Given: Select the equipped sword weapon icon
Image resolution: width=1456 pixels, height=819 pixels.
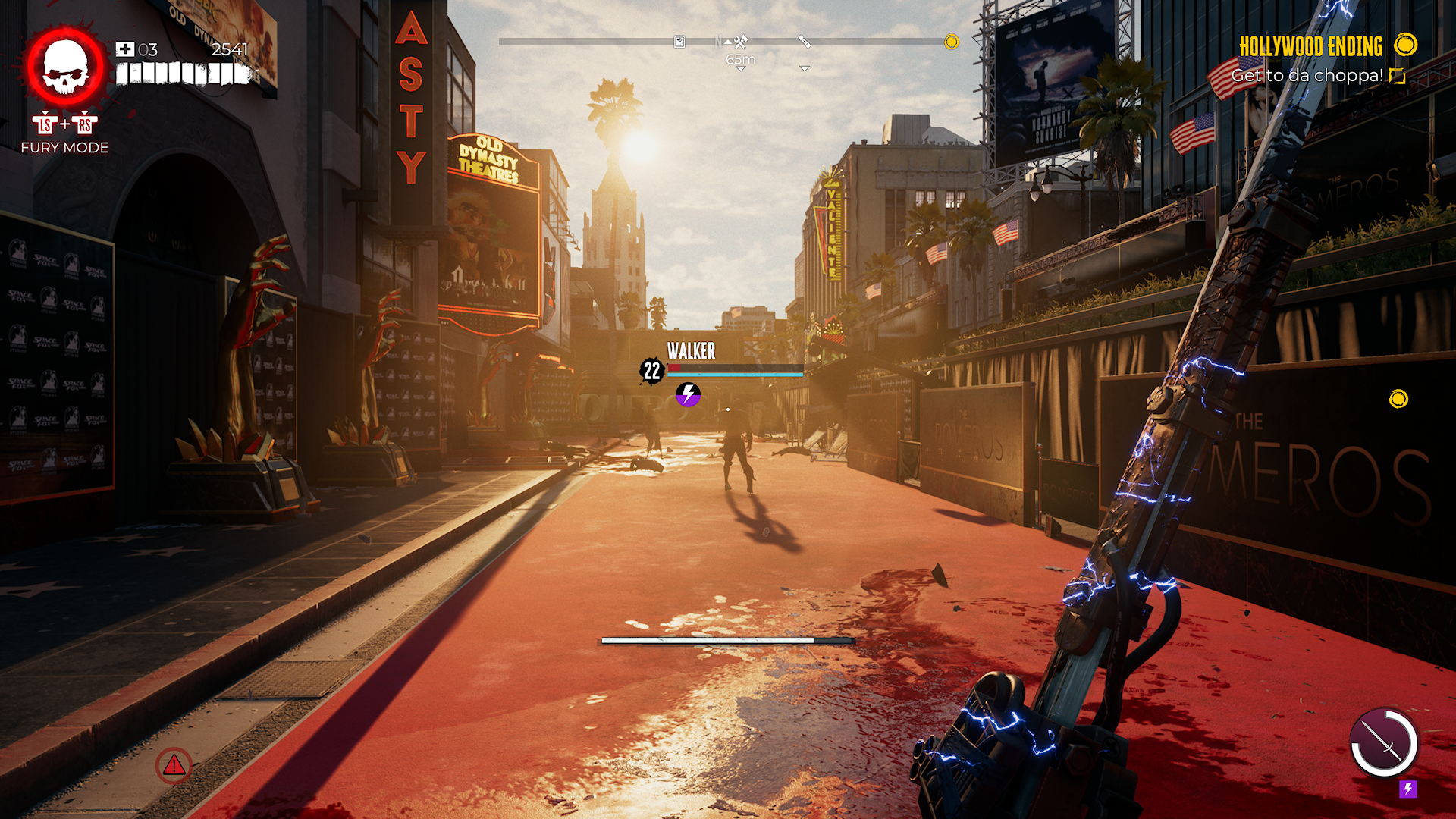Looking at the screenshot, I should point(1384,742).
